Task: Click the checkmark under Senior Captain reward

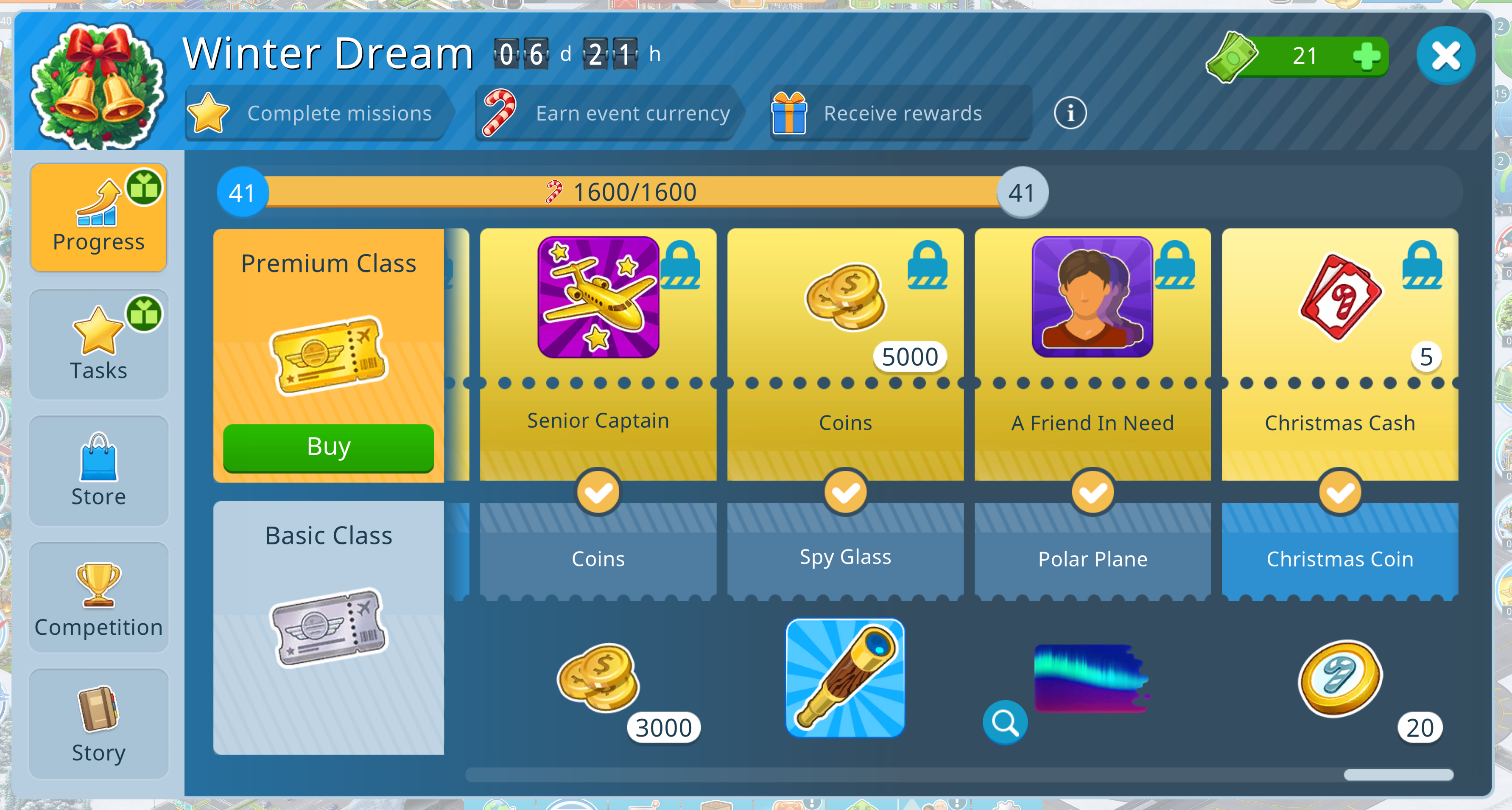Action: [598, 493]
